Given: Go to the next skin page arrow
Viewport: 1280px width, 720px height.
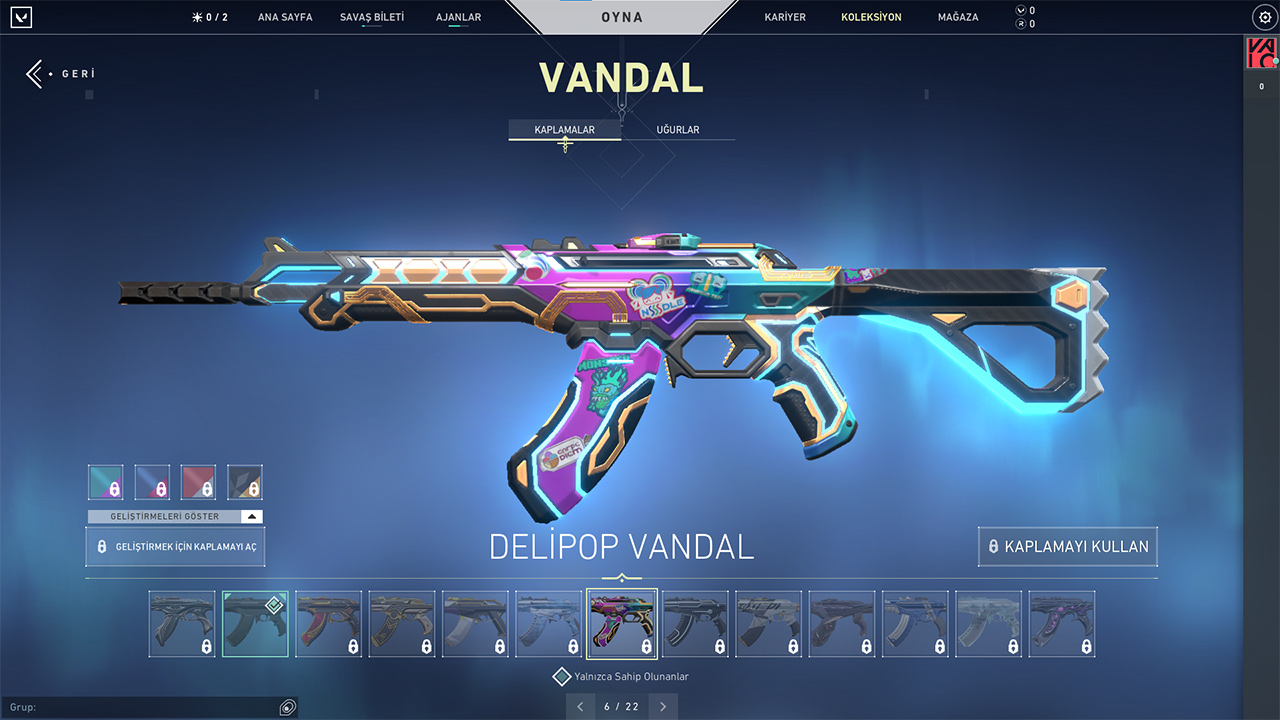Looking at the screenshot, I should click(663, 707).
